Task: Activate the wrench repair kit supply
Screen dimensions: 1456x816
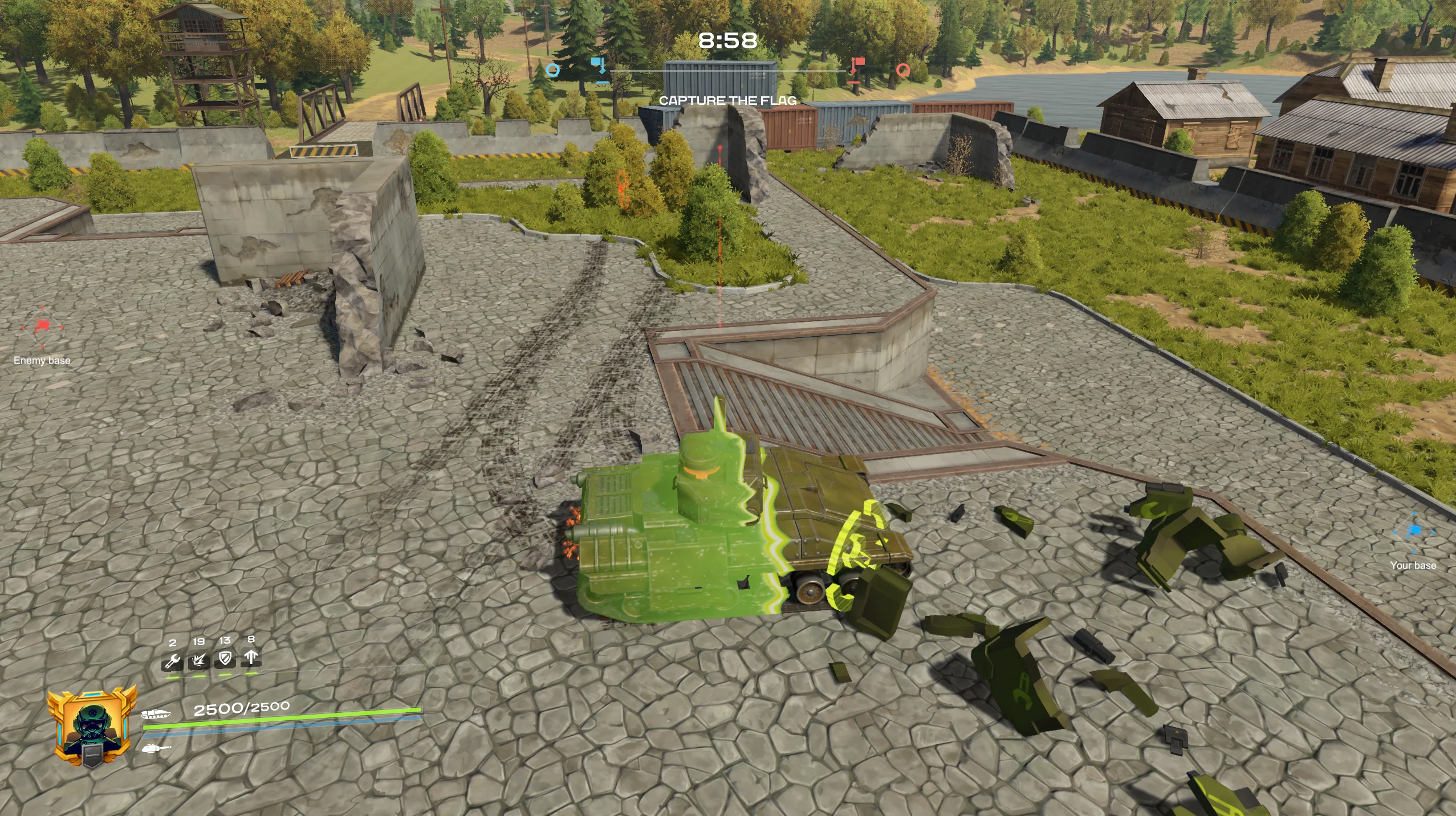Action: pyautogui.click(x=173, y=661)
